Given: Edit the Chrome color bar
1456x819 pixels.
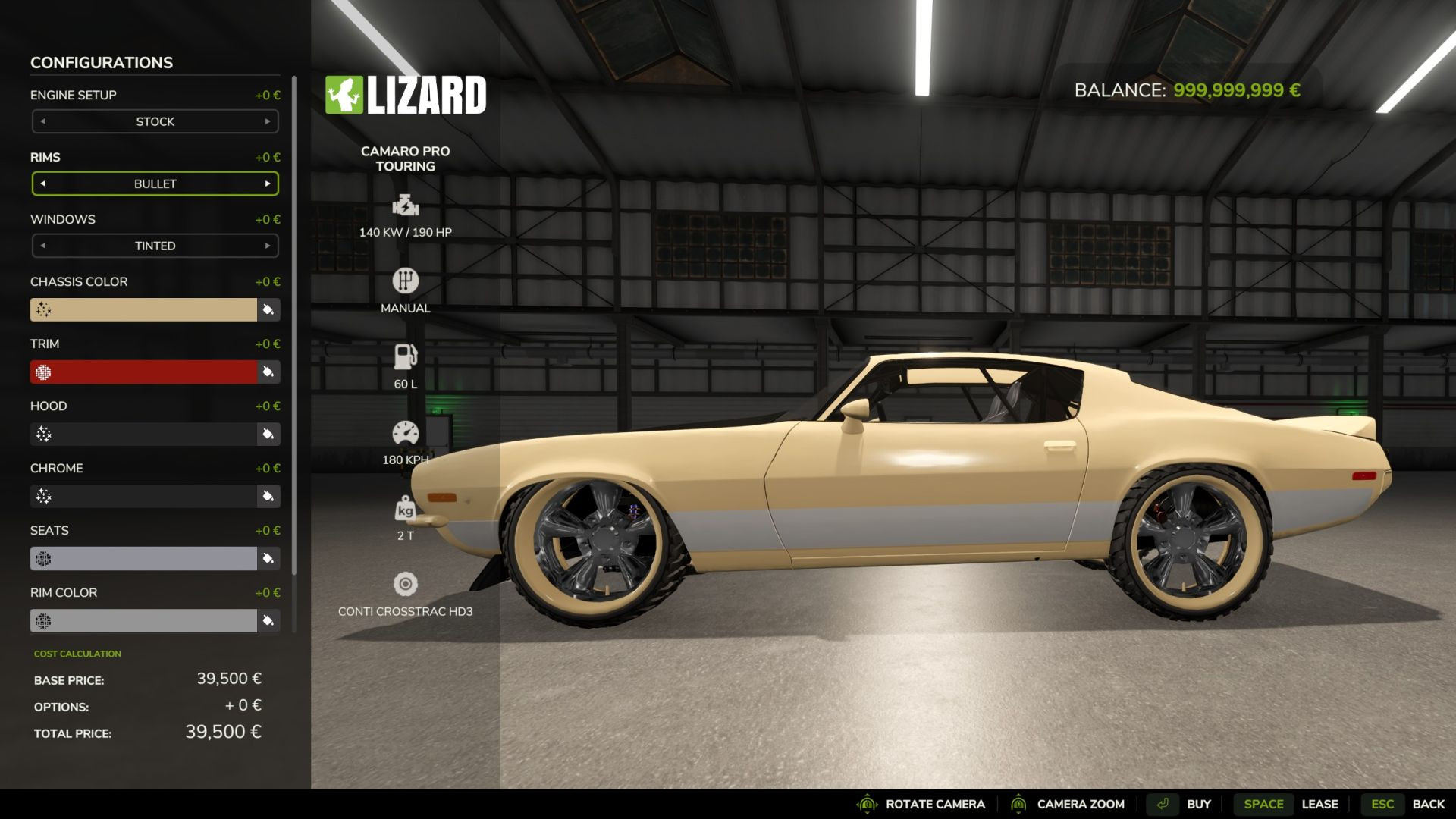Looking at the screenshot, I should [144, 496].
